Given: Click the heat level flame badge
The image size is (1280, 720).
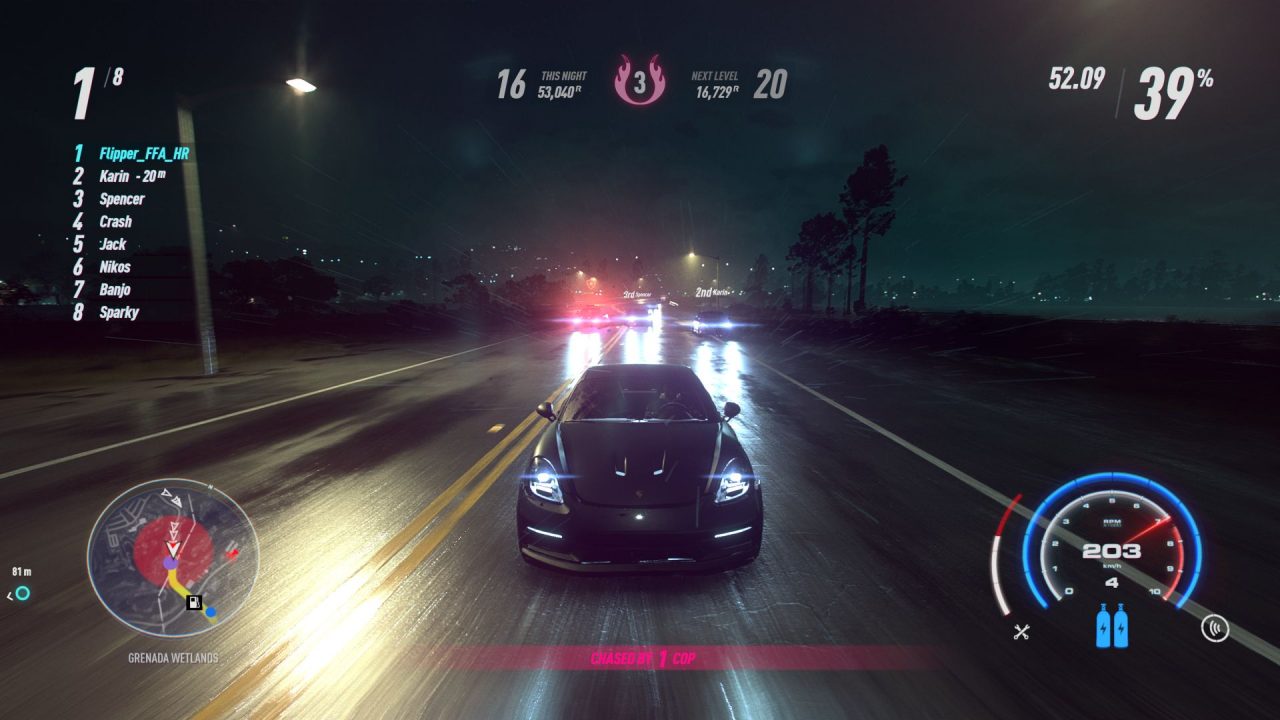Looking at the screenshot, I should pyautogui.click(x=640, y=80).
